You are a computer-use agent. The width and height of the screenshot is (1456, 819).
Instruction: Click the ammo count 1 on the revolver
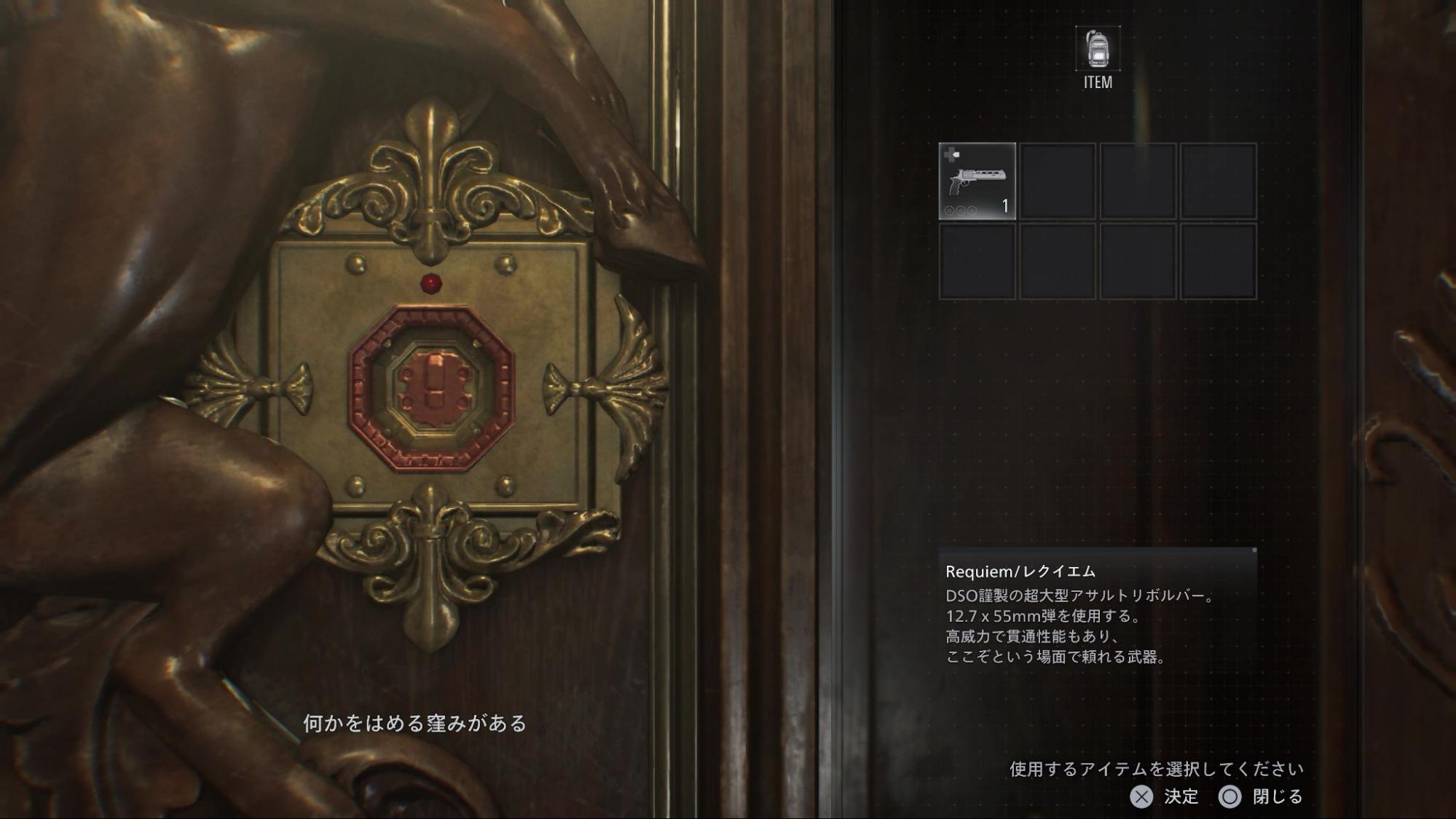[x=1004, y=205]
